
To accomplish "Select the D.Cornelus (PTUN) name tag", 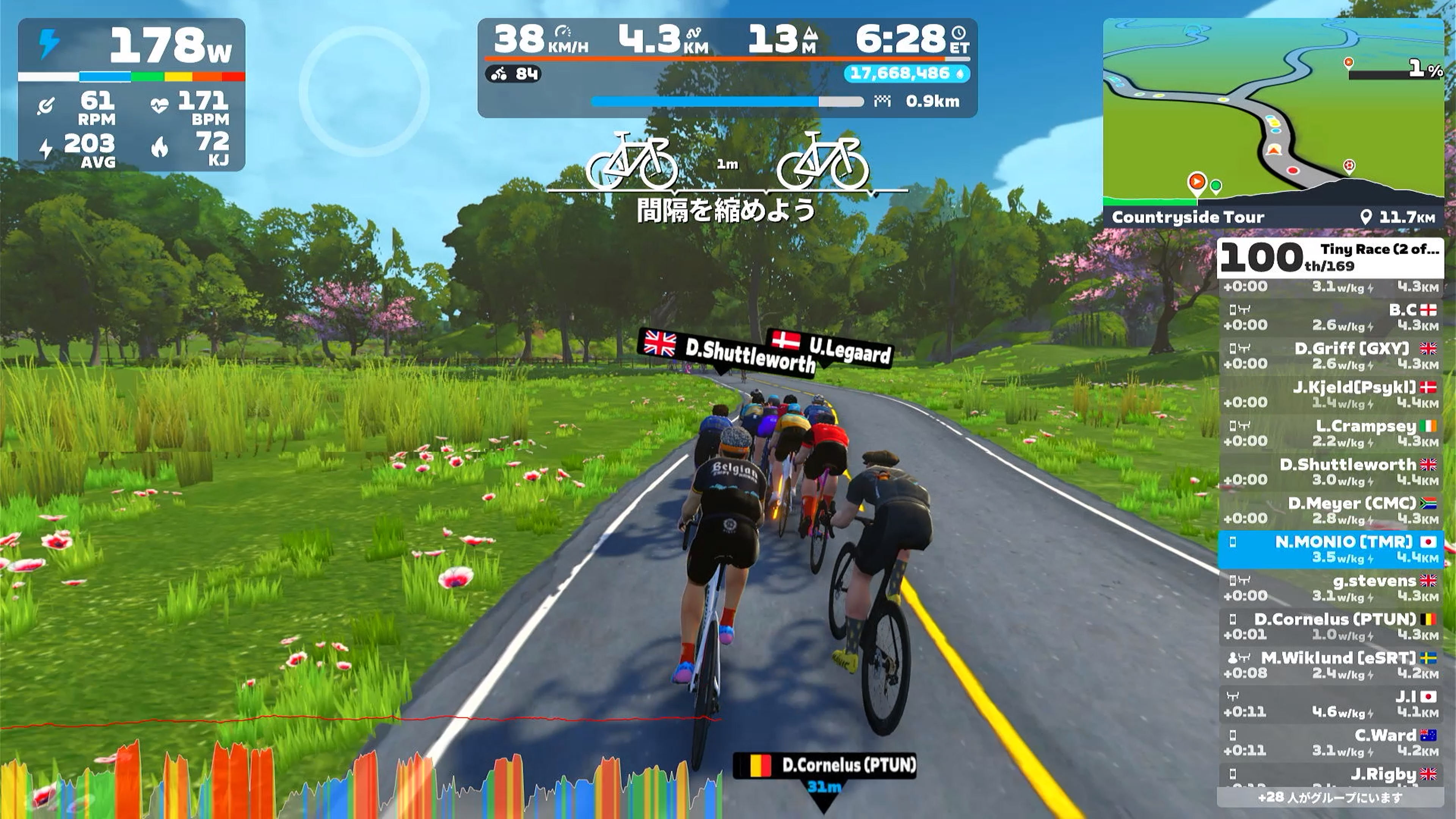I will coord(824,766).
